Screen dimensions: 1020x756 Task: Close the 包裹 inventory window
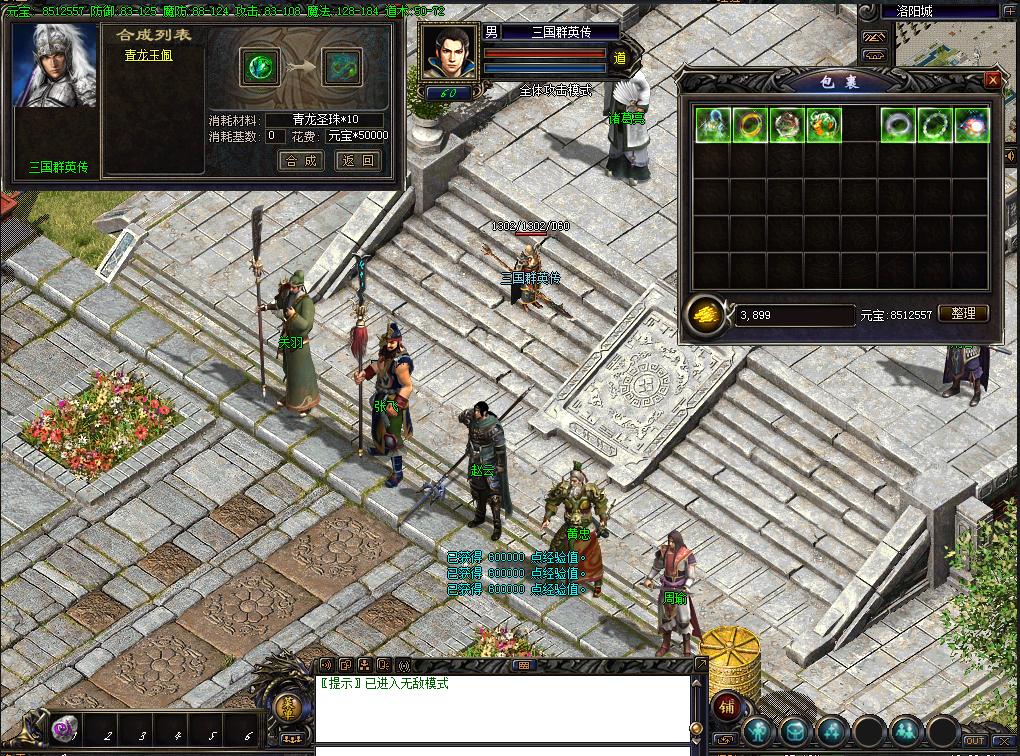(992, 80)
